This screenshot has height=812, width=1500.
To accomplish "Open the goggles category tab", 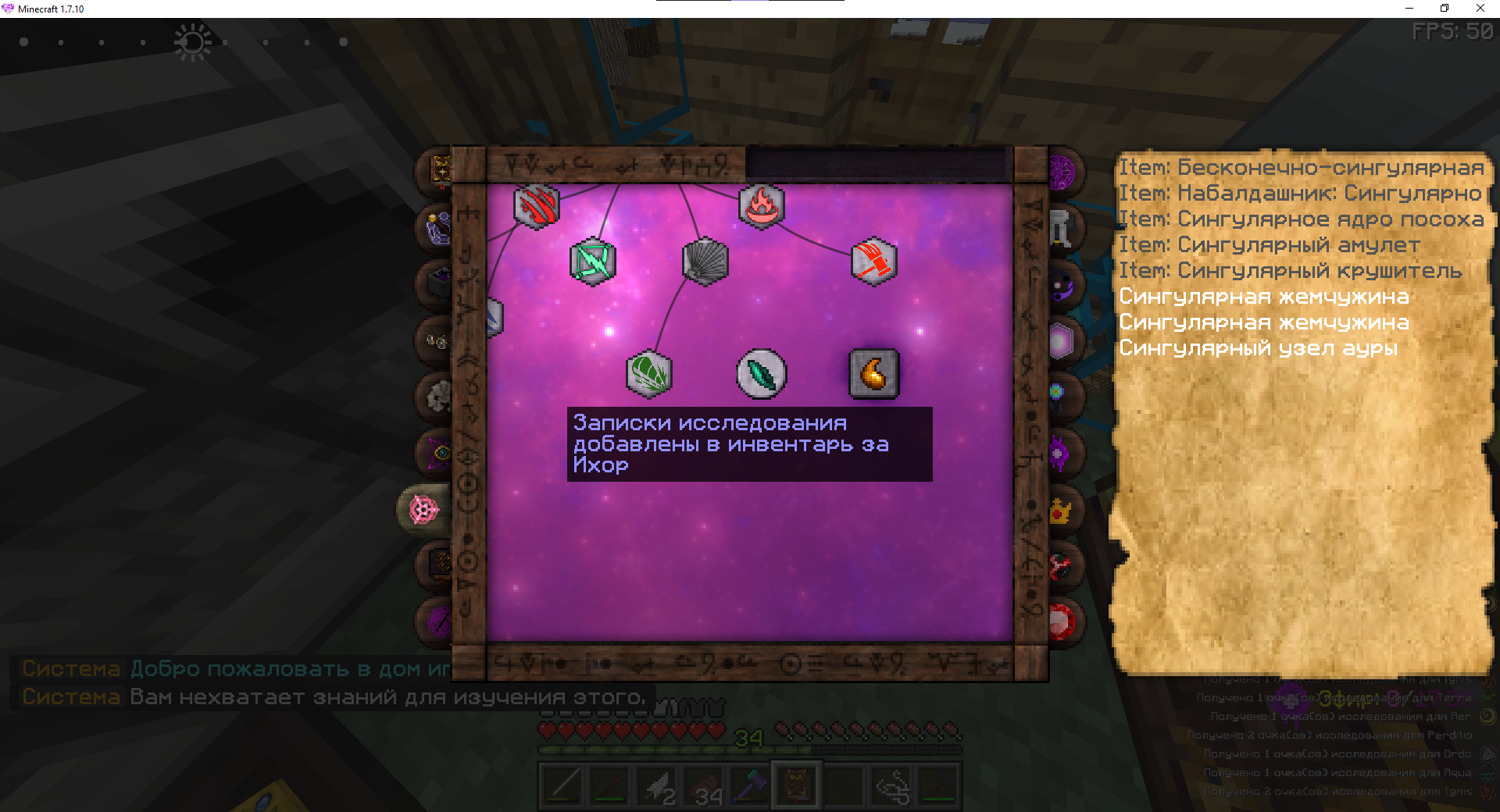I will pyautogui.click(x=436, y=340).
